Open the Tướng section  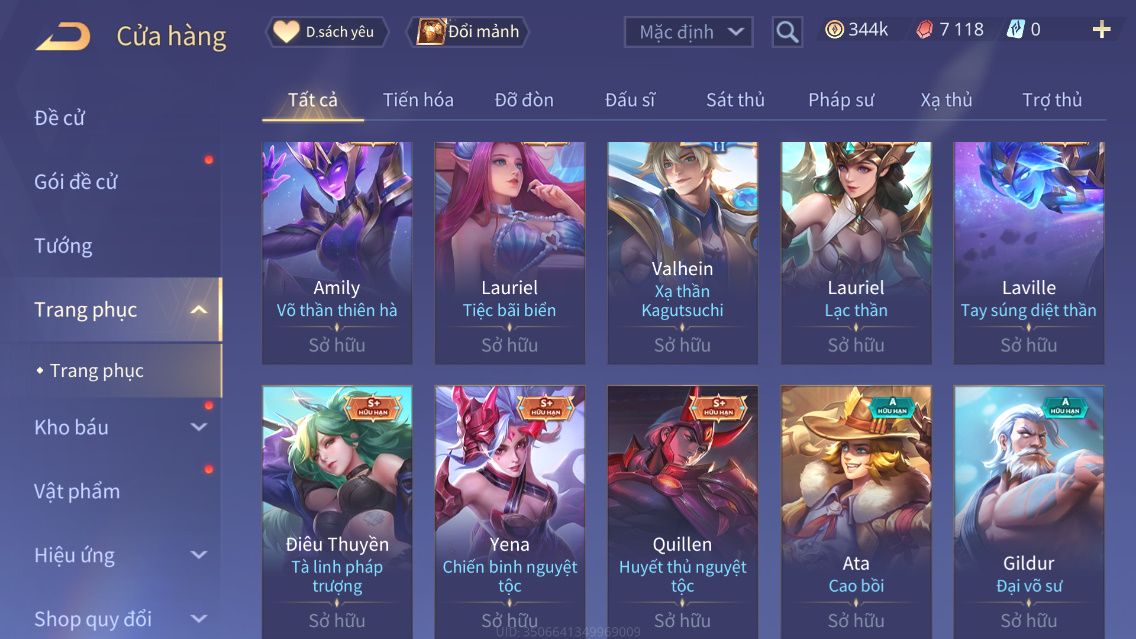click(x=63, y=246)
